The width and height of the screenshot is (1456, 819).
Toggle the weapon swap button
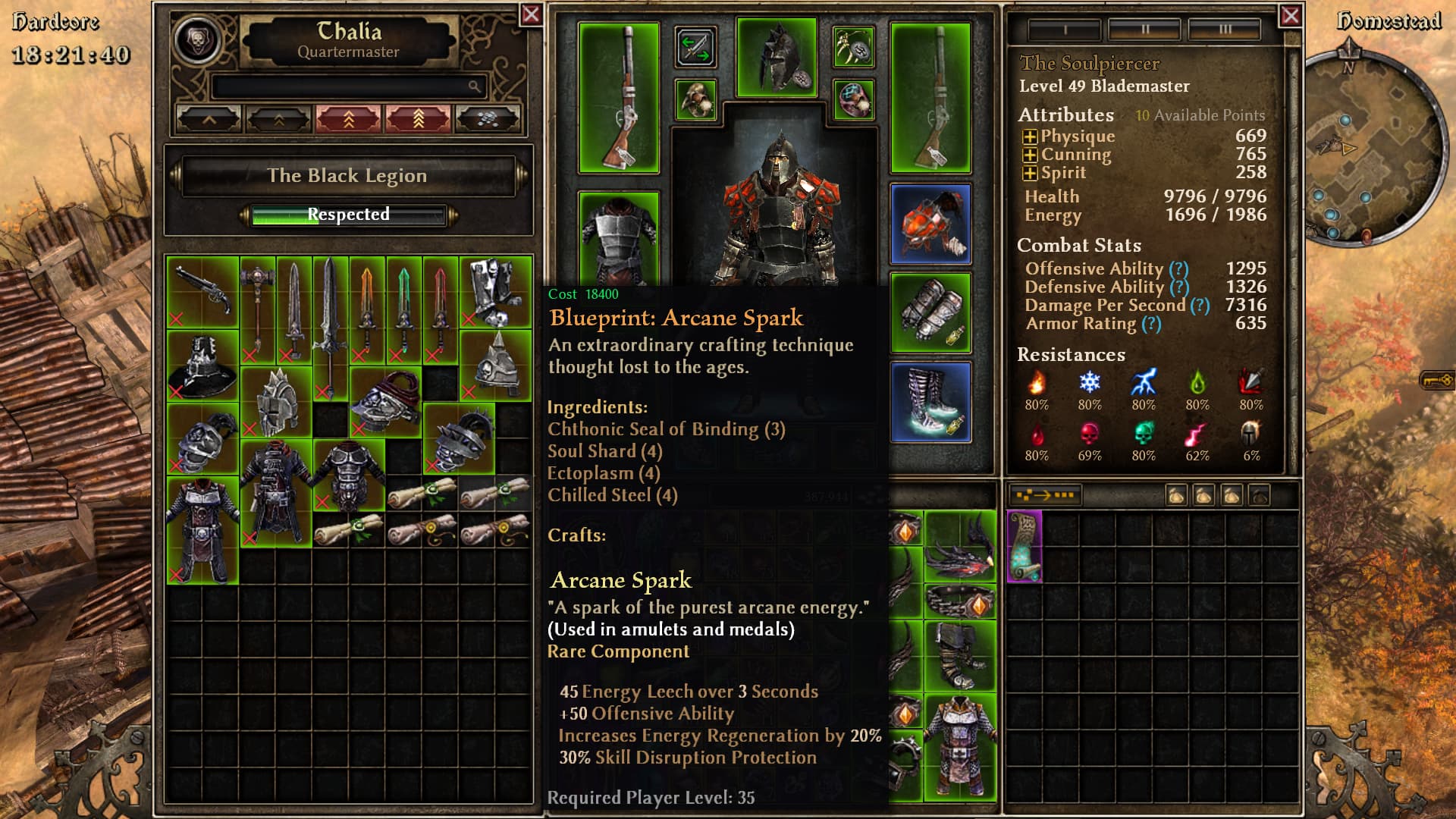(695, 47)
